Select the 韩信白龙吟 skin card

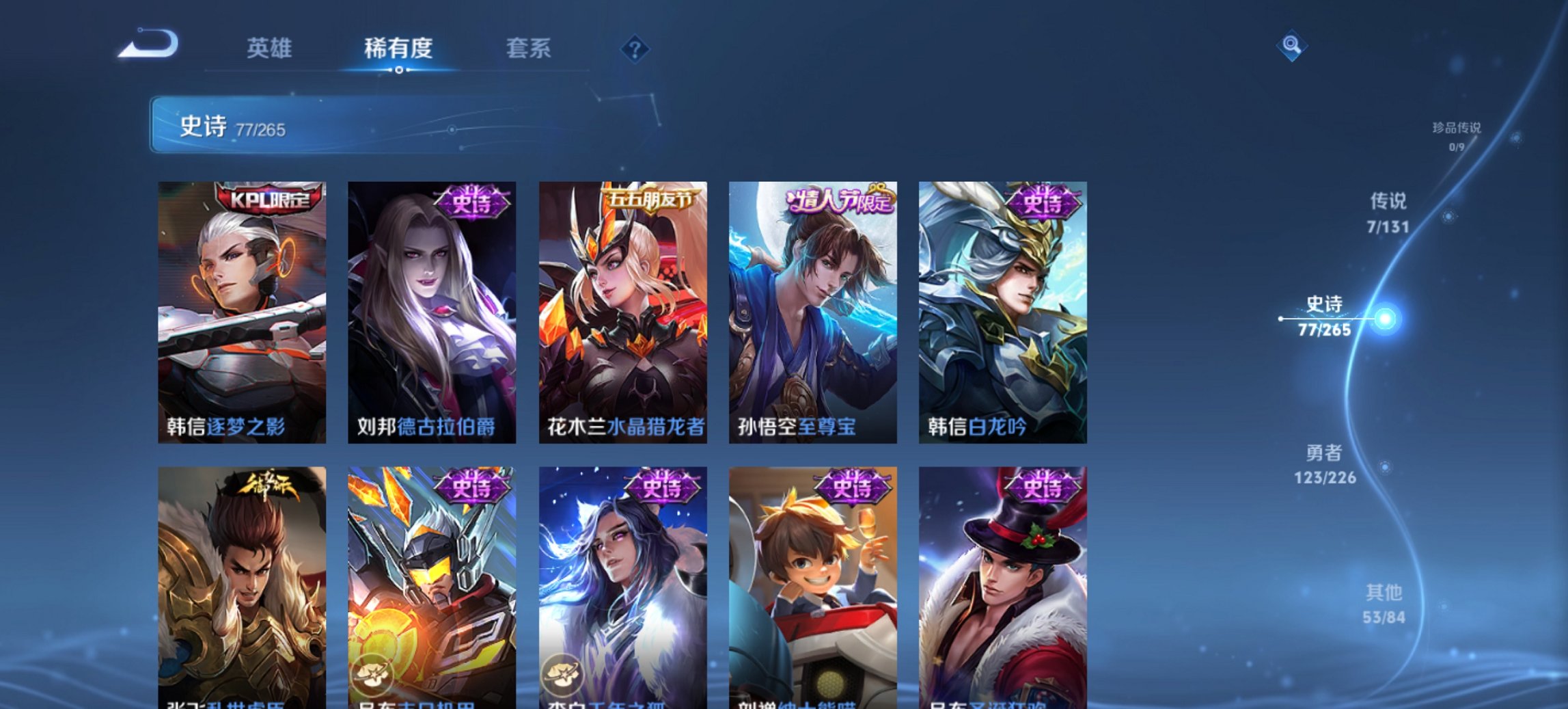point(1001,308)
